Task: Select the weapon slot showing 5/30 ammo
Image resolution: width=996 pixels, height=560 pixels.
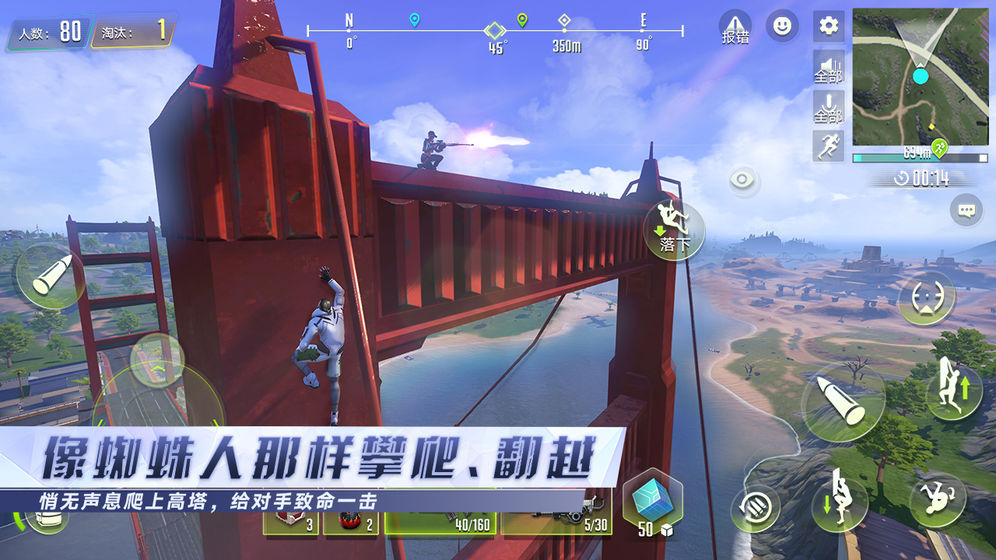Action: [556, 522]
